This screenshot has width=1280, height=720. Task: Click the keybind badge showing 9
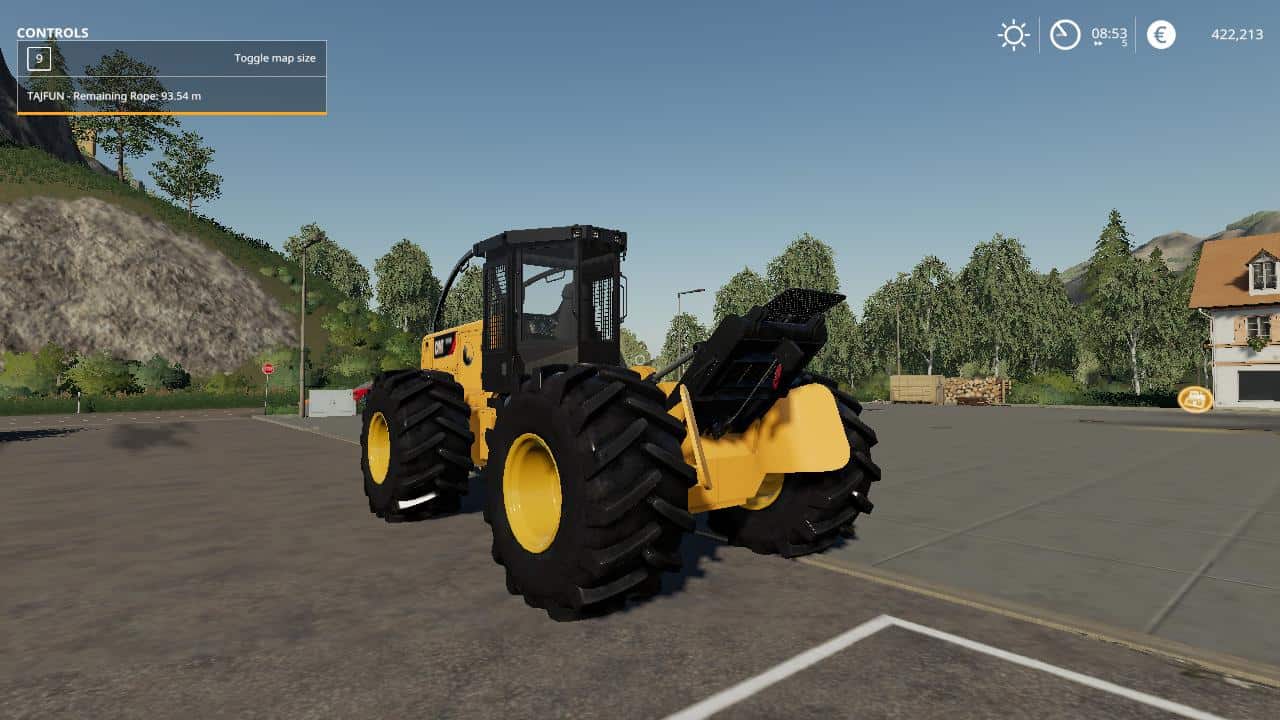point(39,58)
